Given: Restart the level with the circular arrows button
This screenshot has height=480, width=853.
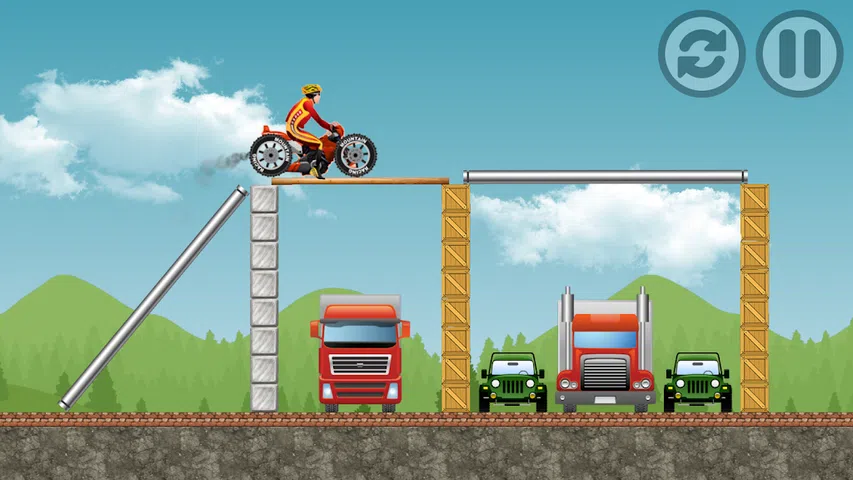Looking at the screenshot, I should 702,54.
